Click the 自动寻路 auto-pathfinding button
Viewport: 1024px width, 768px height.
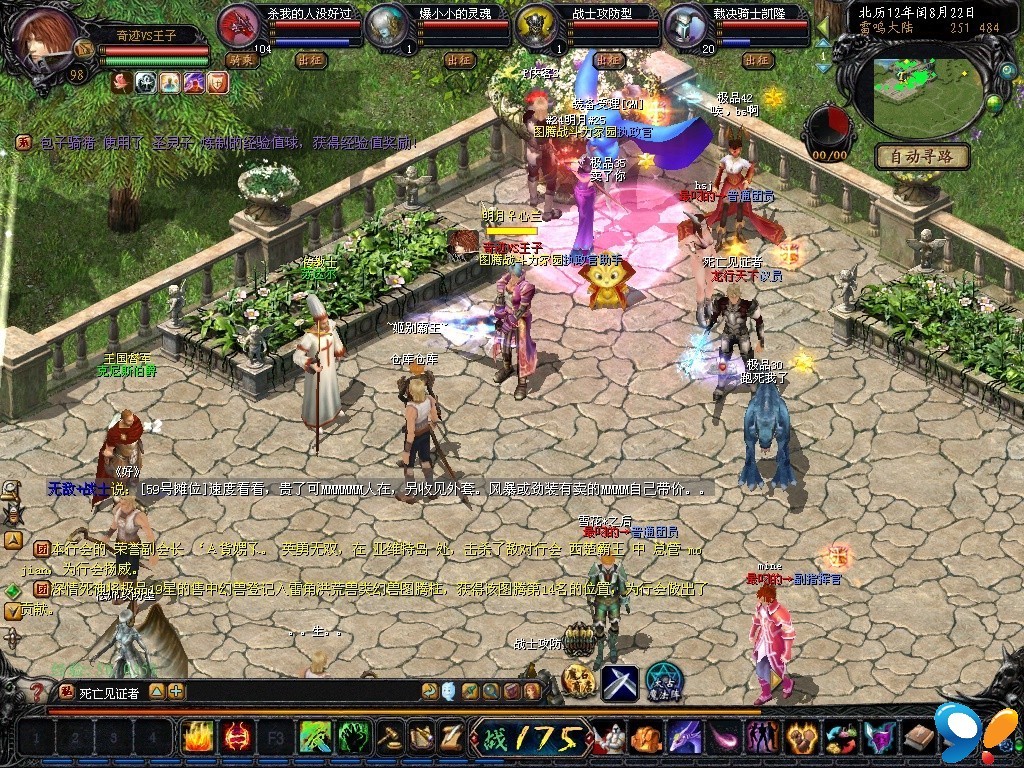point(922,157)
